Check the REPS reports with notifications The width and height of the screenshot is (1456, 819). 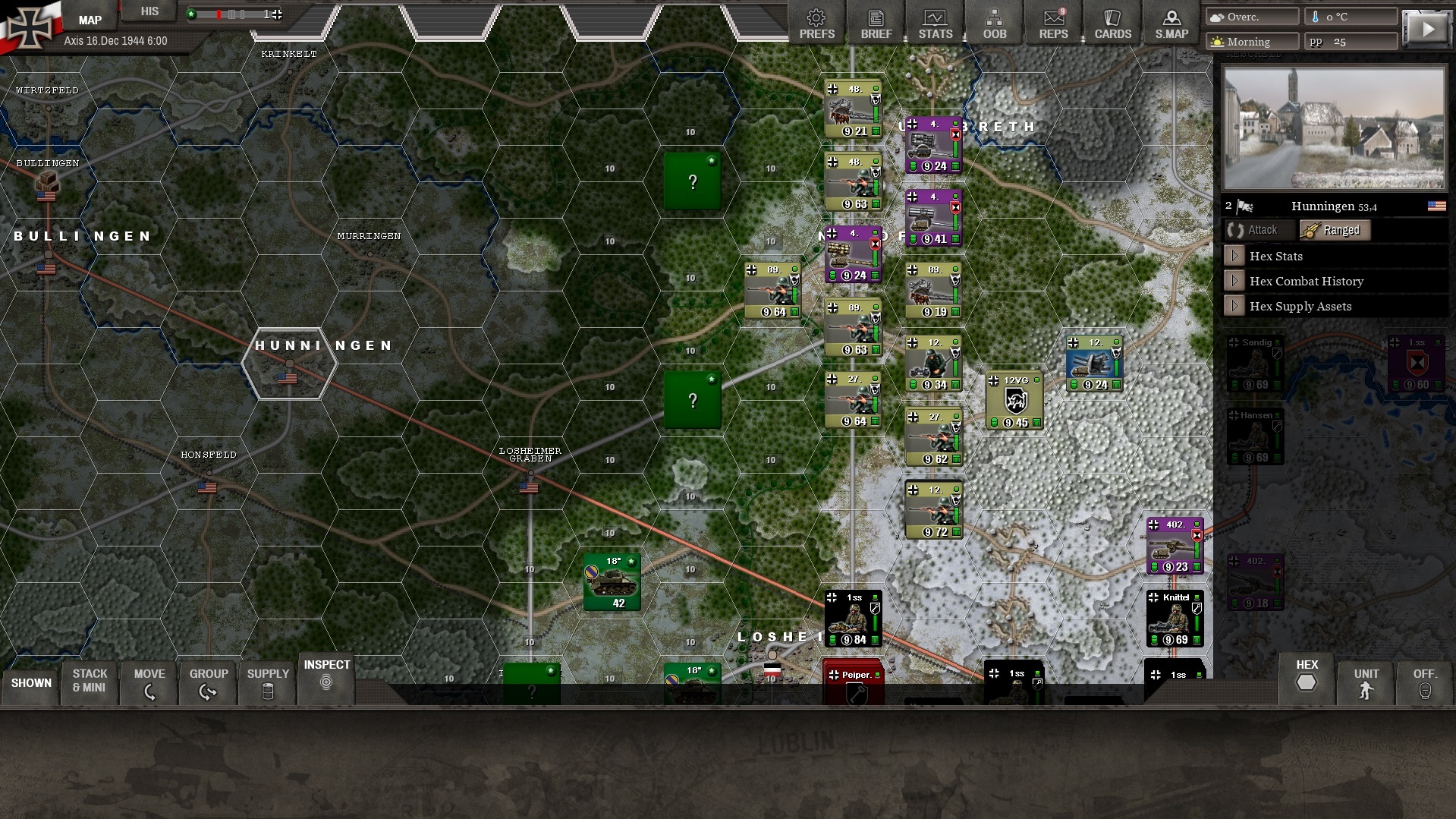pyautogui.click(x=1054, y=22)
